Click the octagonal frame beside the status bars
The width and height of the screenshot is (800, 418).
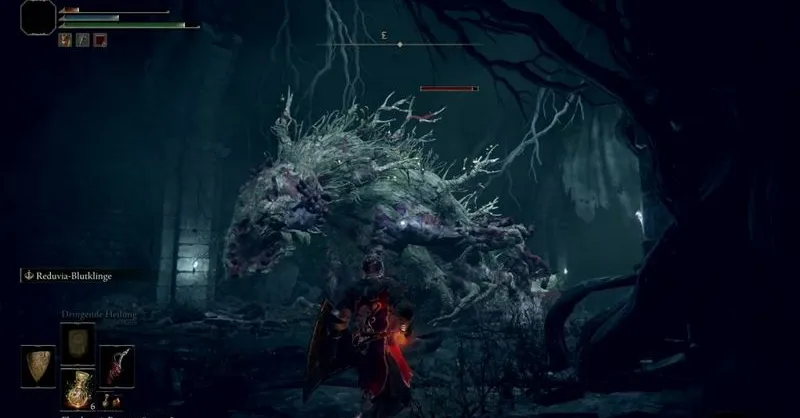(x=37, y=18)
